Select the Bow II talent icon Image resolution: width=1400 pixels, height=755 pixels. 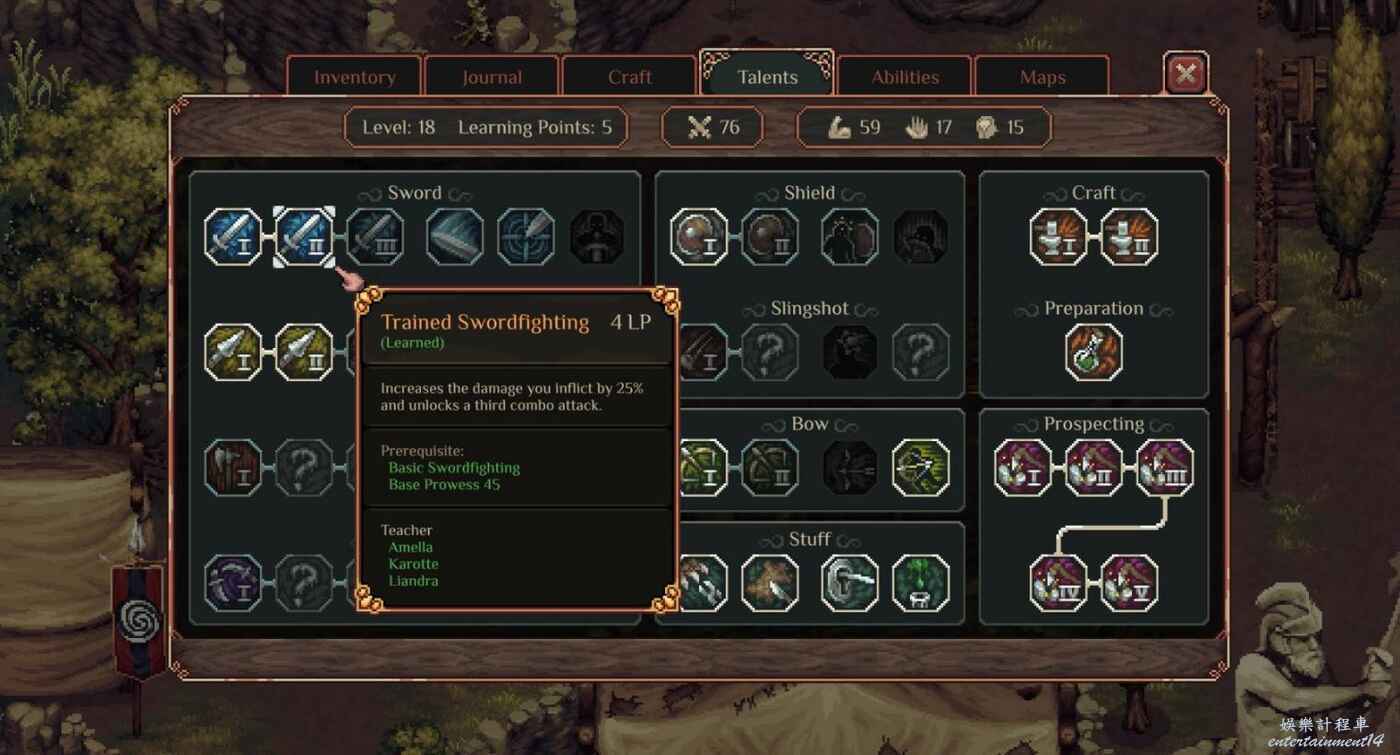(x=770, y=468)
